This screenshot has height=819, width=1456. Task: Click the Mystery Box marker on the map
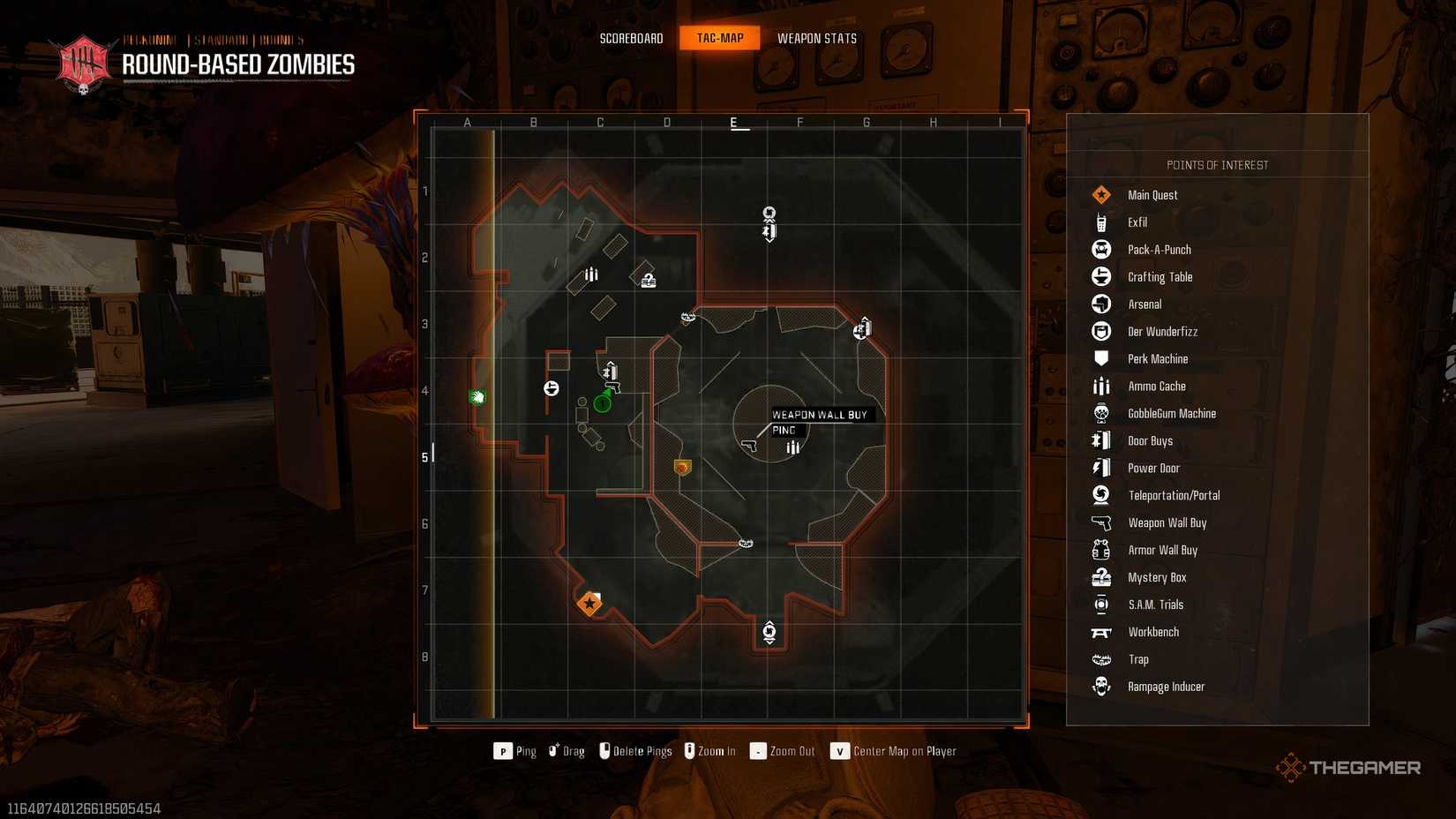click(x=649, y=281)
